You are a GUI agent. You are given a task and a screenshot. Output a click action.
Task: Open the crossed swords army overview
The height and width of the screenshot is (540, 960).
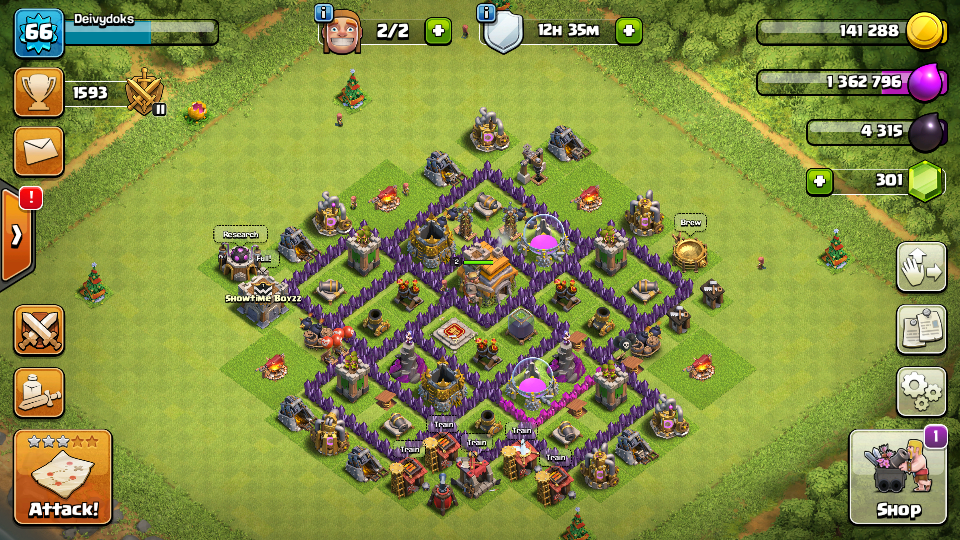click(39, 330)
